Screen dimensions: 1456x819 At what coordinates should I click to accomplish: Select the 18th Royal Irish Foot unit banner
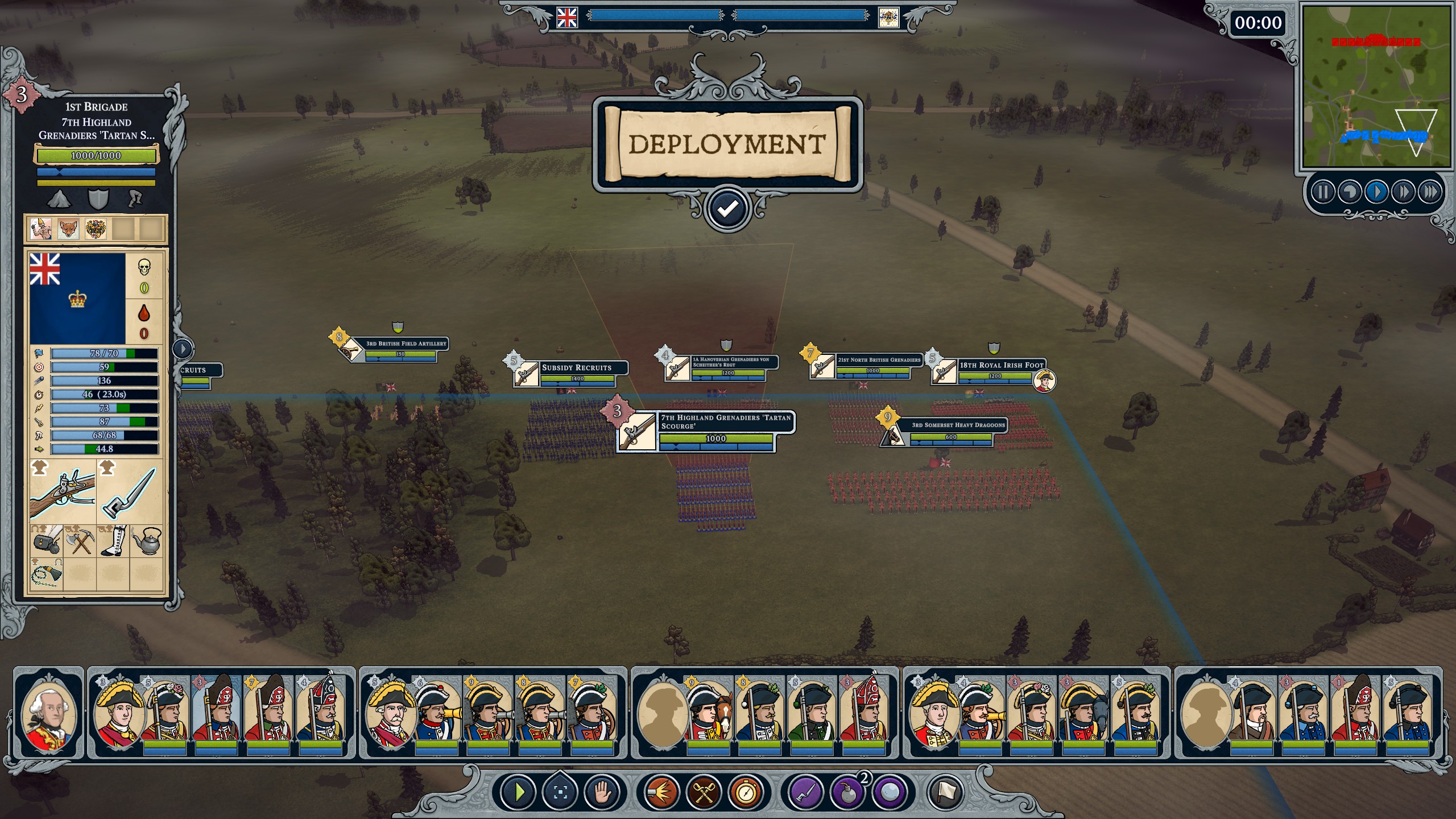(1001, 365)
